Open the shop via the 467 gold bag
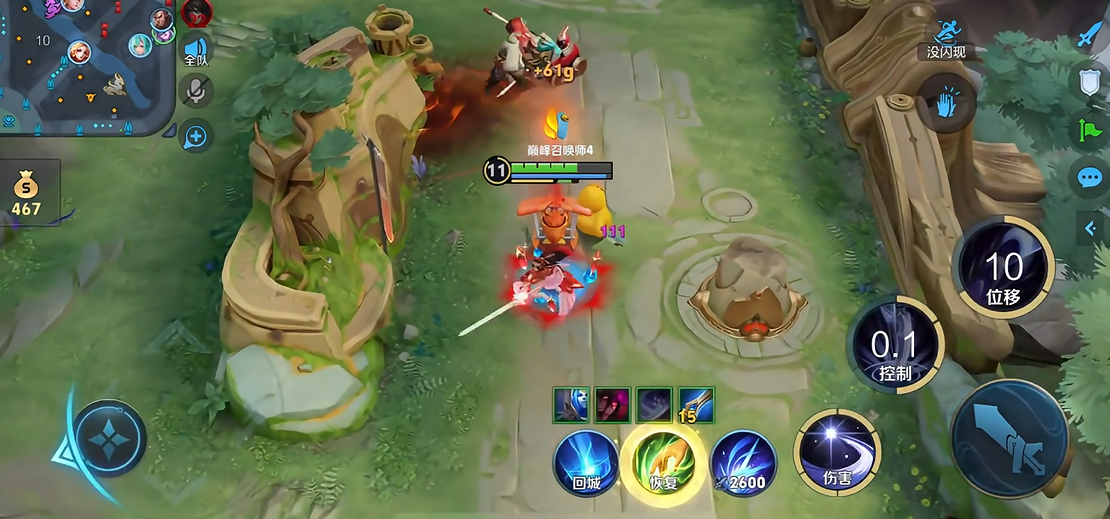 27,192
